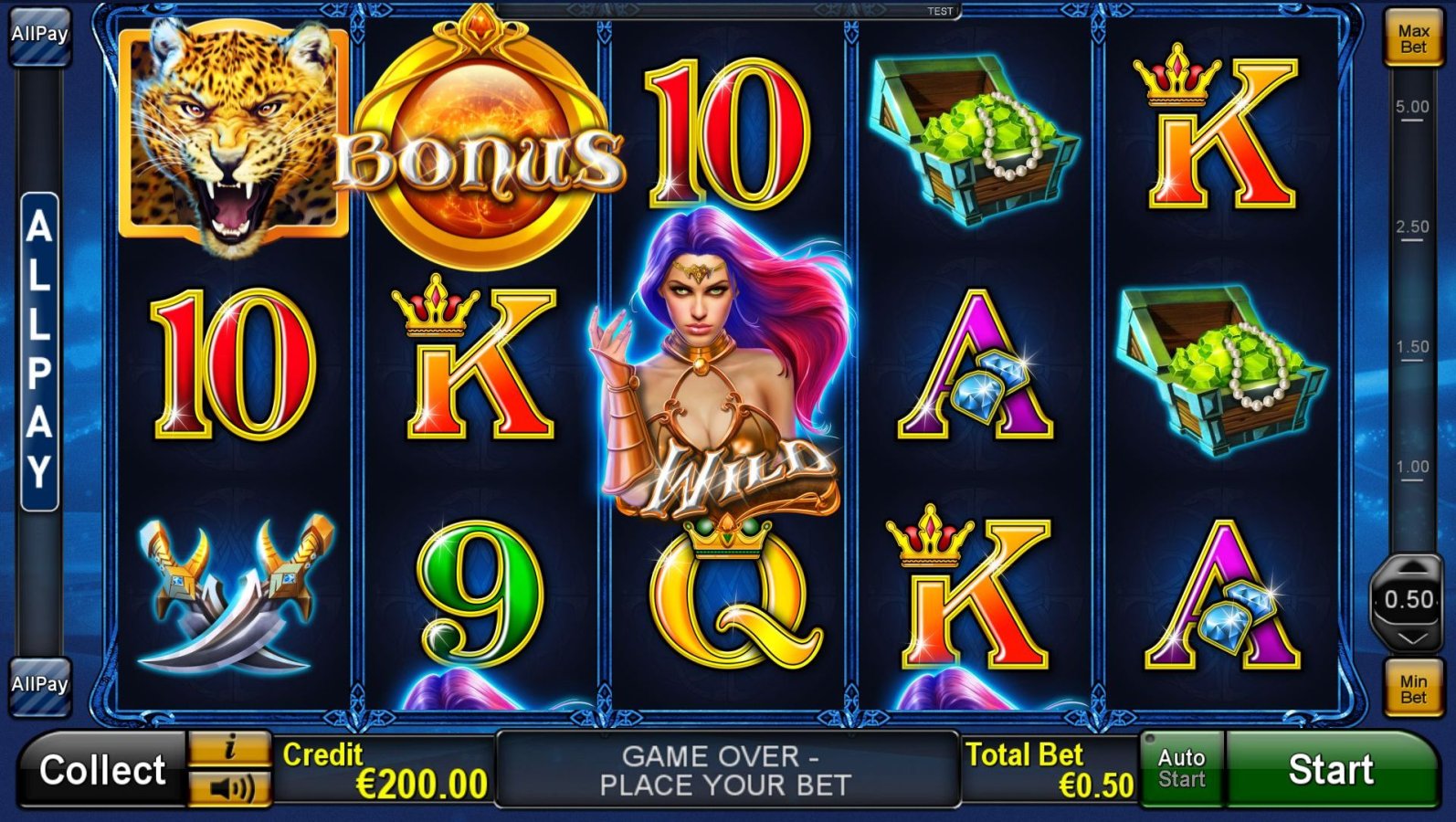The height and width of the screenshot is (822, 1456).
Task: Choose the Min Bet button
Action: coord(1412,689)
